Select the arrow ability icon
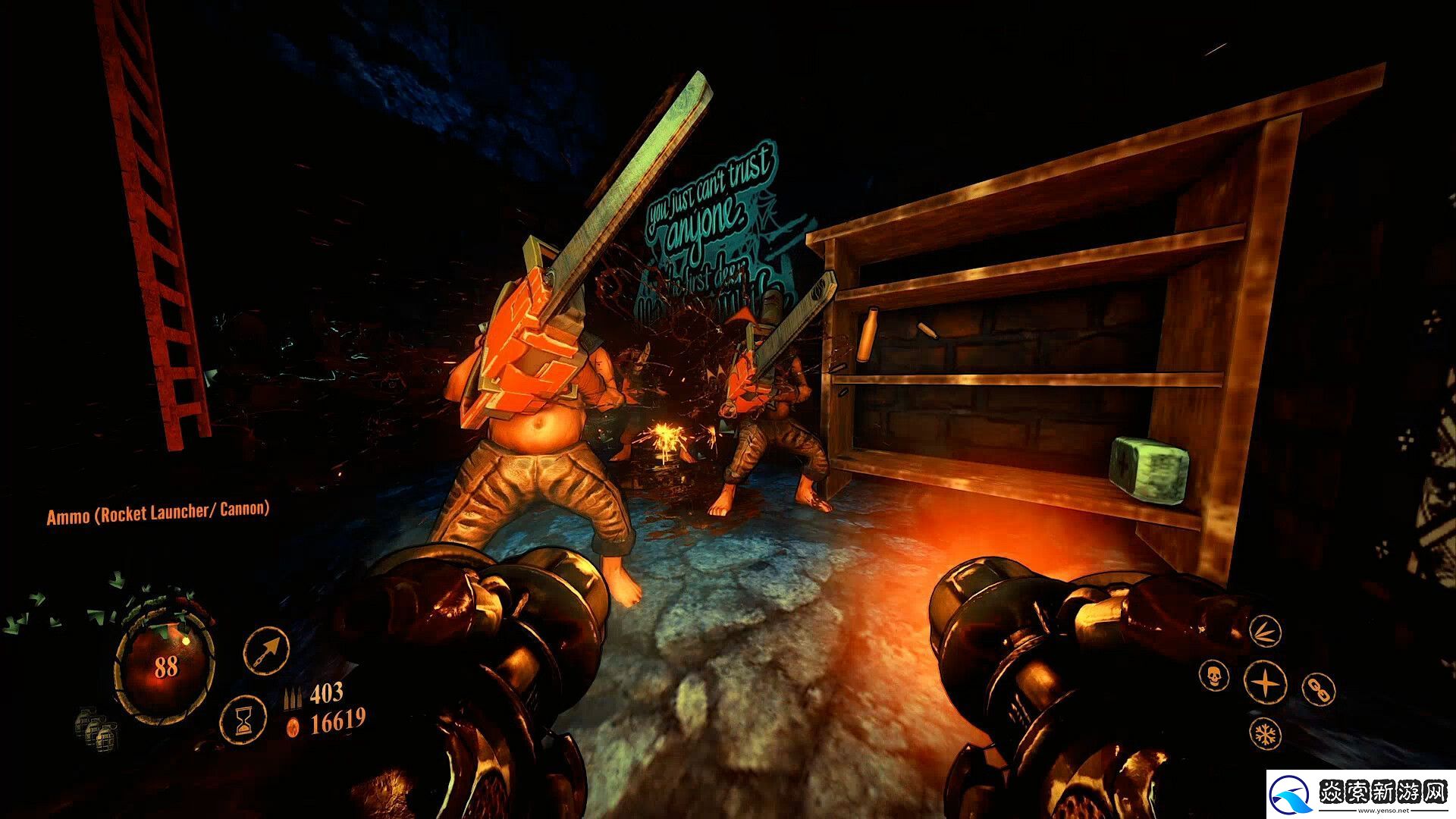Screen dimensions: 1456x819 click(x=266, y=650)
